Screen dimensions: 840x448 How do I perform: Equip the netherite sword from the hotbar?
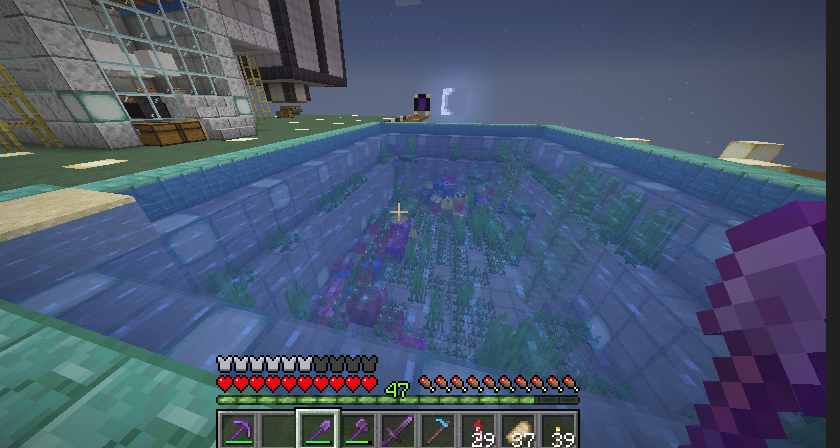point(398,430)
